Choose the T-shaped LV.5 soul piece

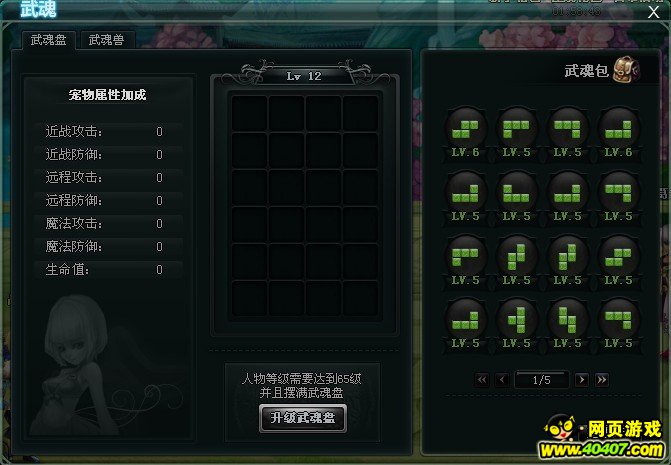[516, 318]
